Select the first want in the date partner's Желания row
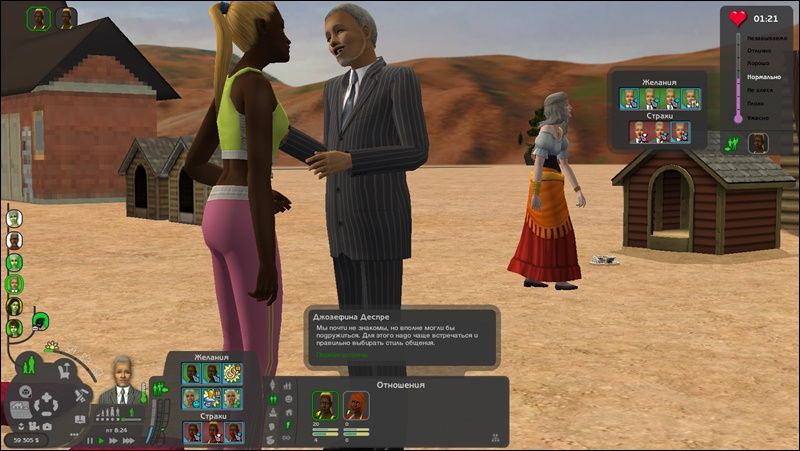 coord(629,98)
